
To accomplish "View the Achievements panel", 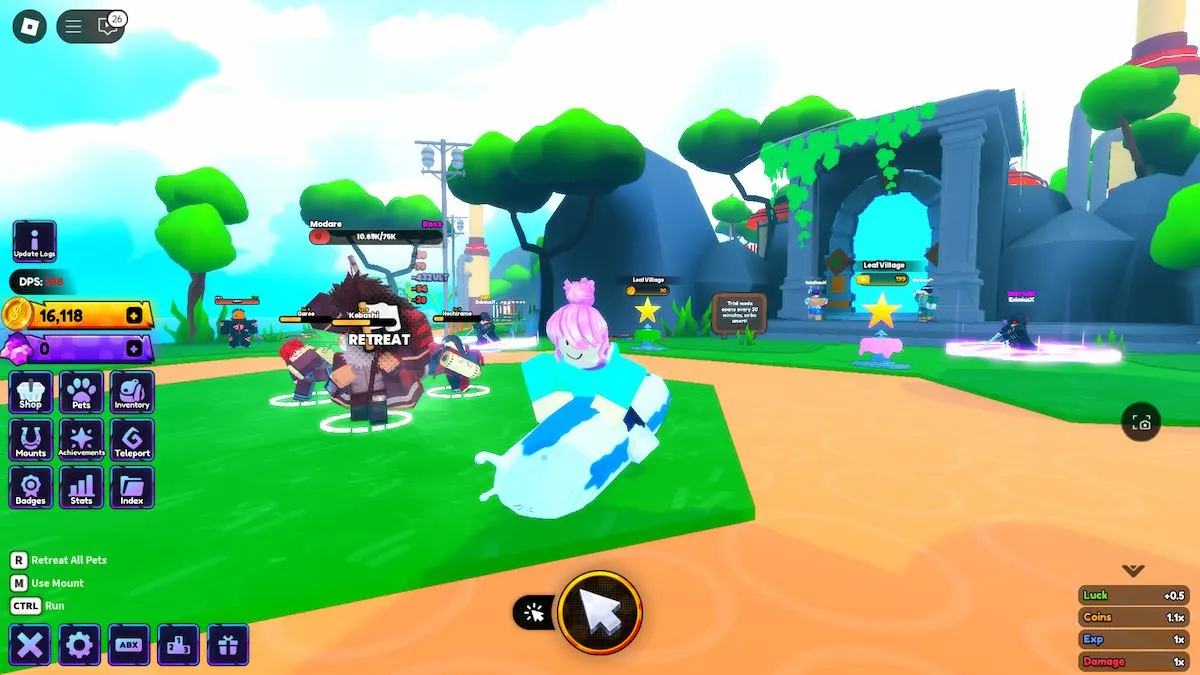I will tap(81, 440).
